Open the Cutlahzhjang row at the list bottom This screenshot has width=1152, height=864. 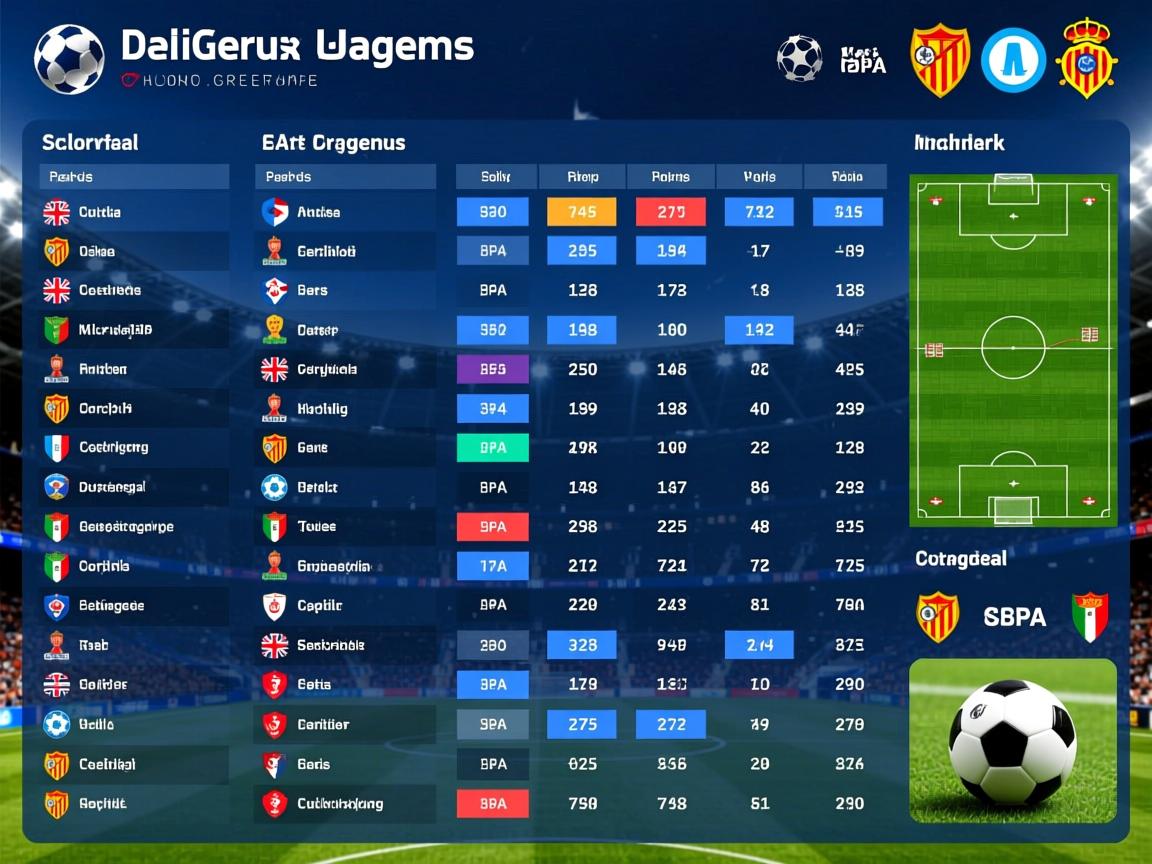point(339,803)
